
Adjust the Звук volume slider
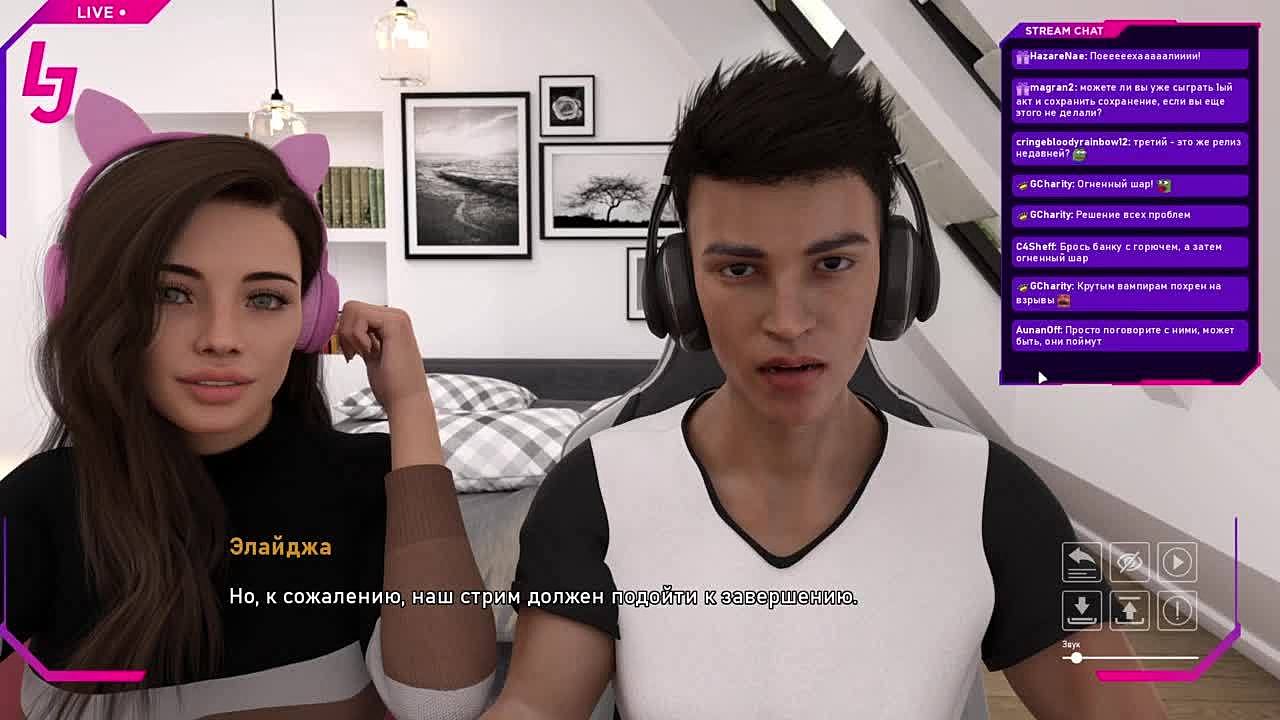pyautogui.click(x=1076, y=658)
